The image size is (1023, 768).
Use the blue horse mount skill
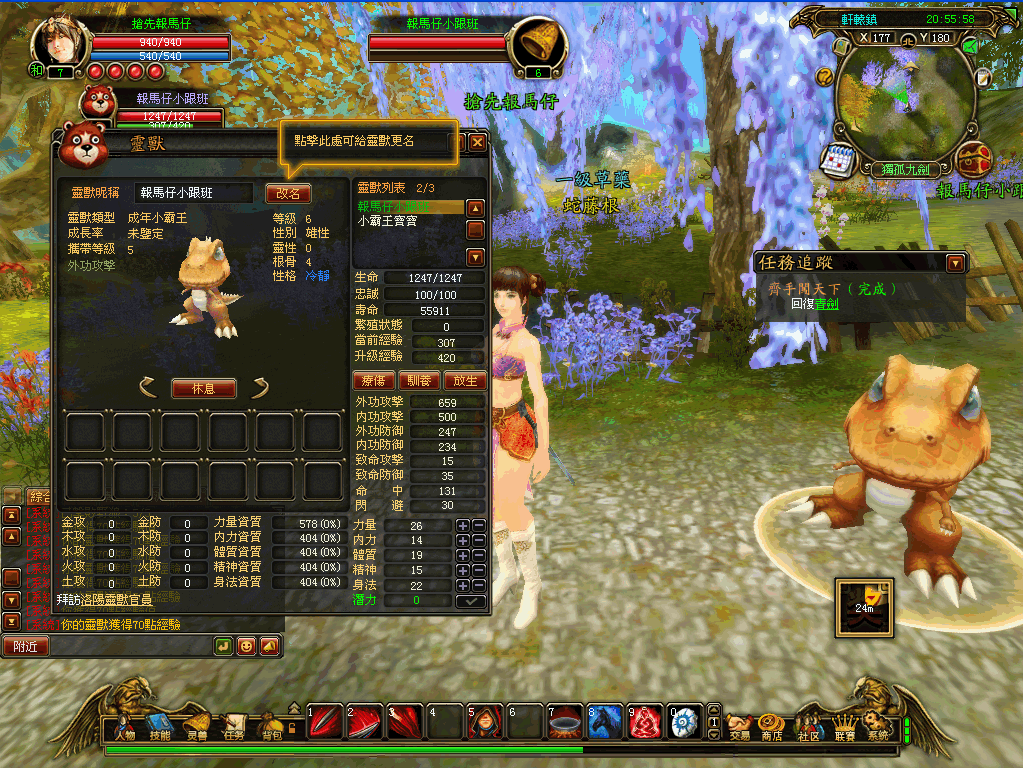602,720
